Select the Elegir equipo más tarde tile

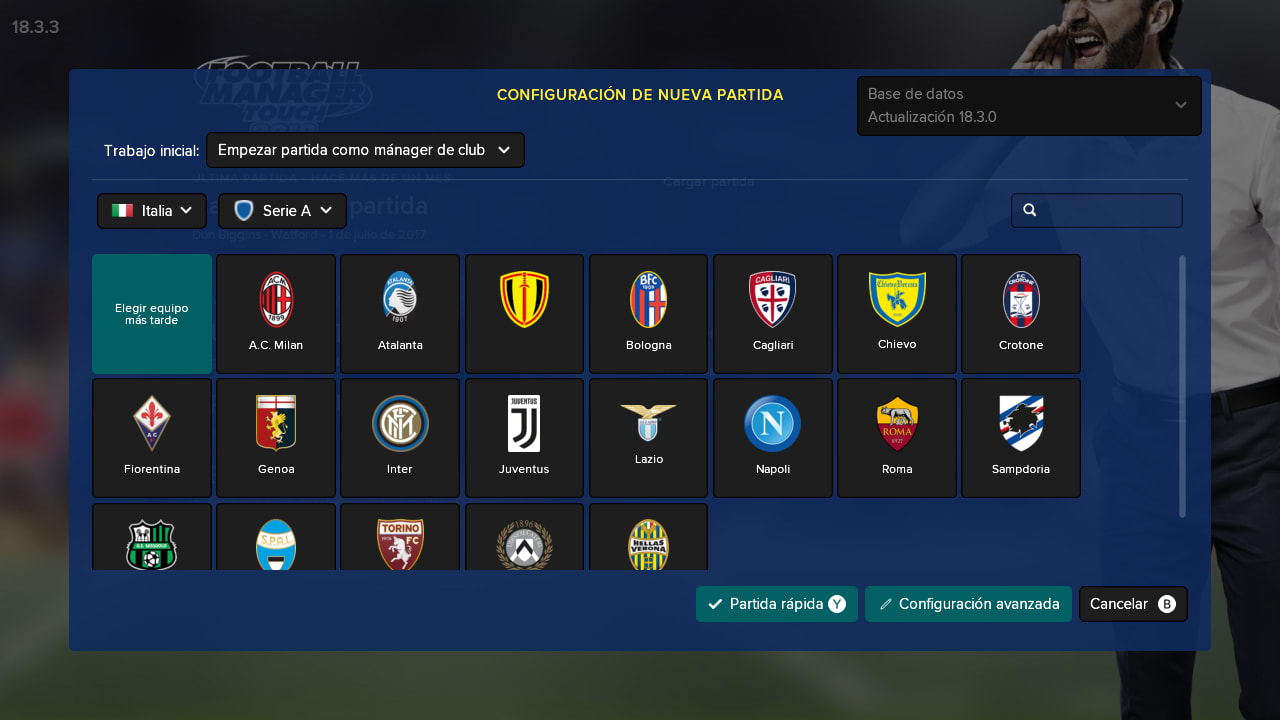(x=151, y=313)
